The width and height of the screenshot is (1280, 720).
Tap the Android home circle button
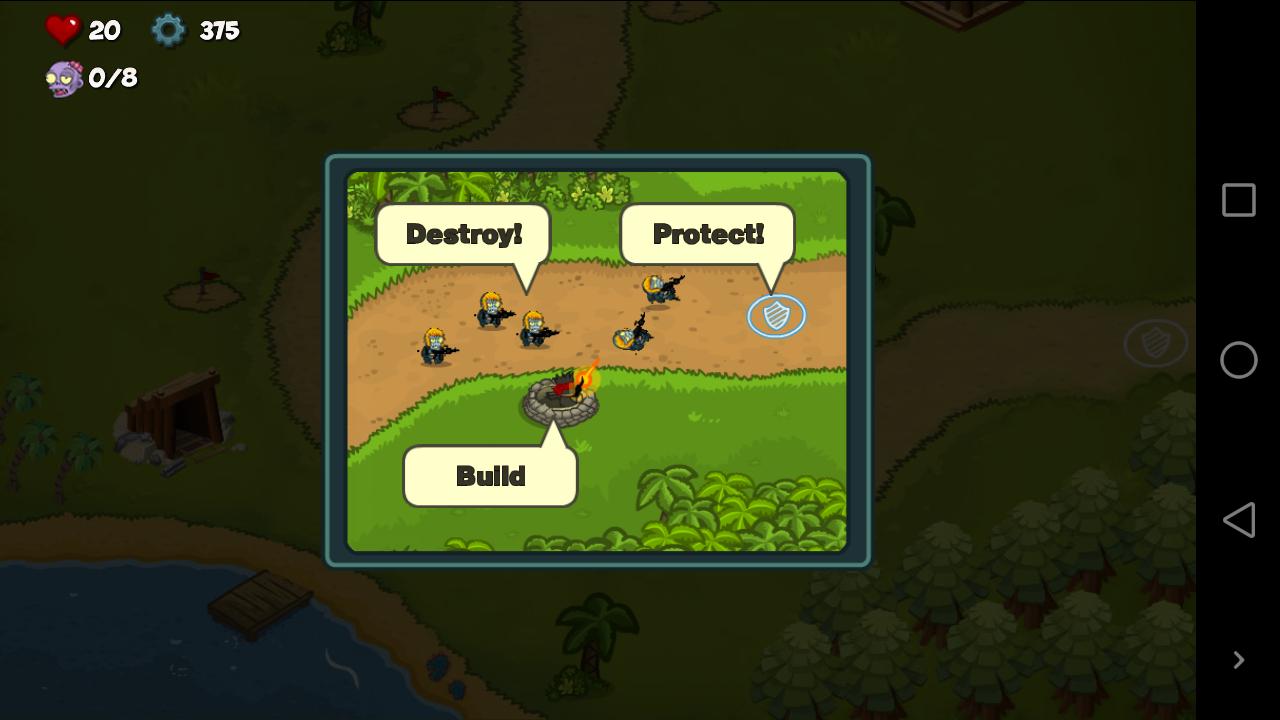tap(1238, 360)
